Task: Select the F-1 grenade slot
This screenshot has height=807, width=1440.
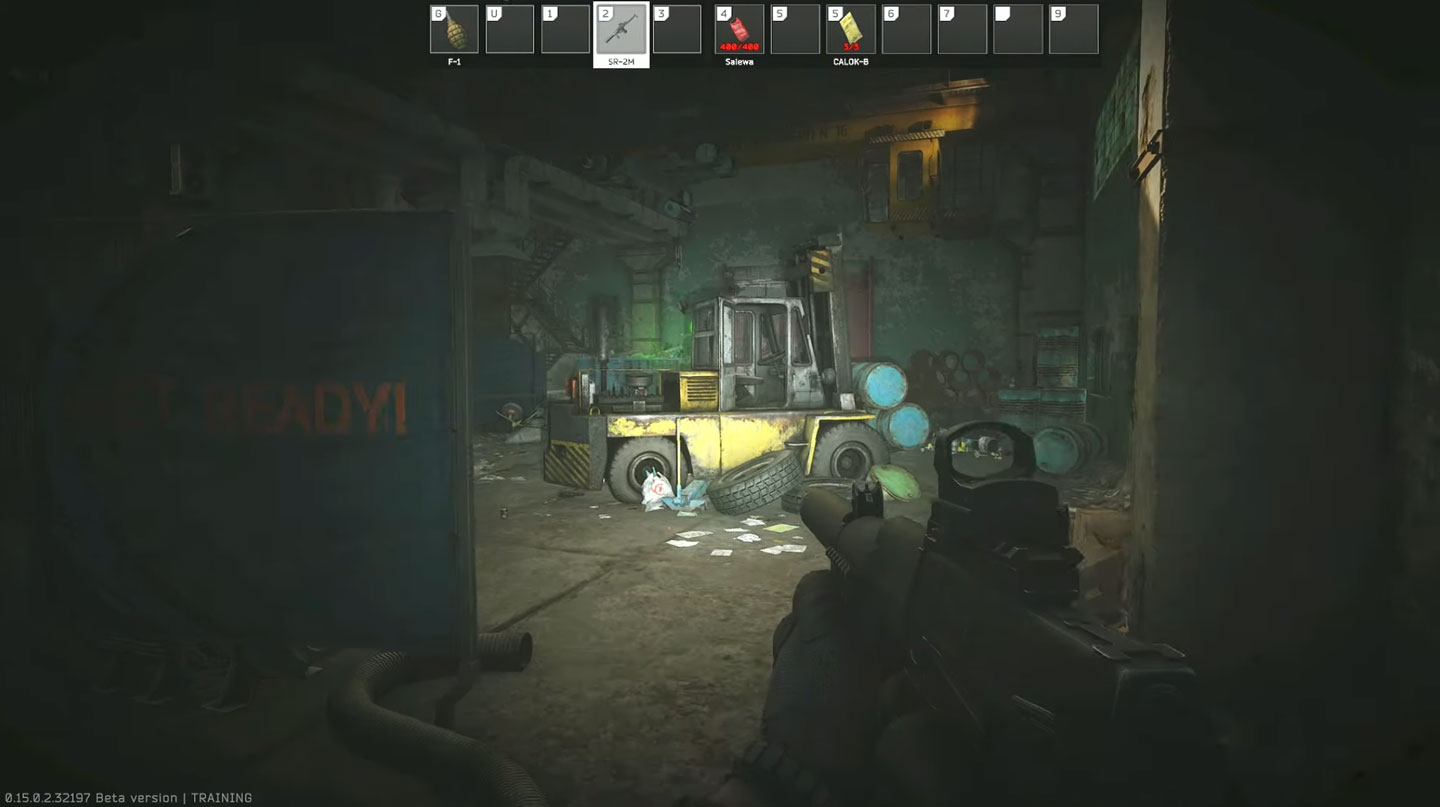Action: [x=454, y=29]
